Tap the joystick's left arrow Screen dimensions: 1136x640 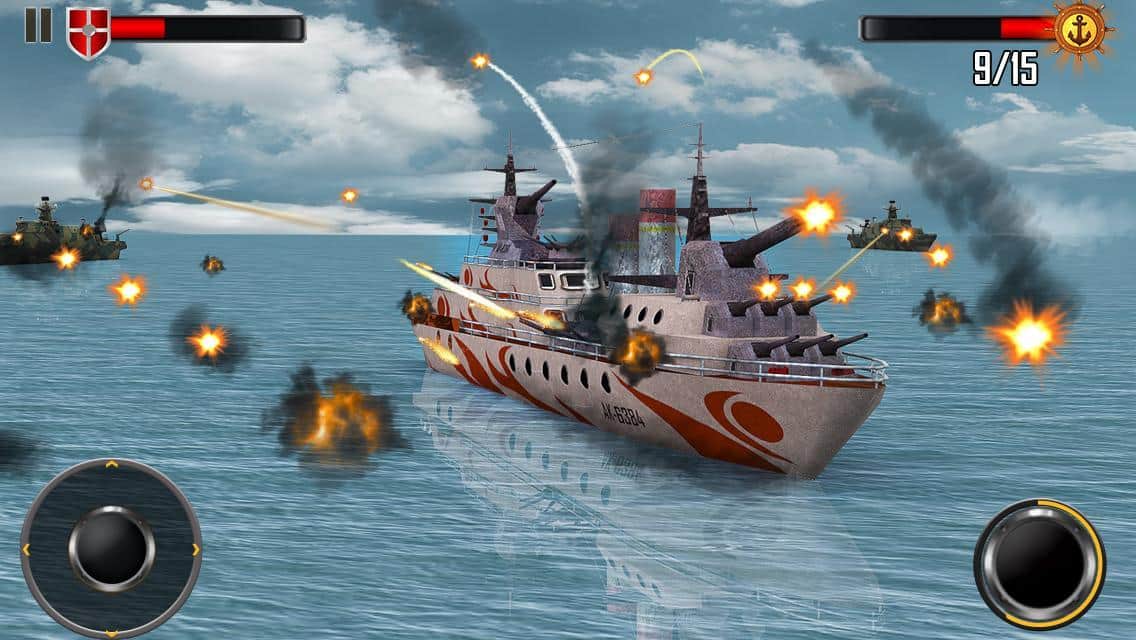tap(26, 549)
